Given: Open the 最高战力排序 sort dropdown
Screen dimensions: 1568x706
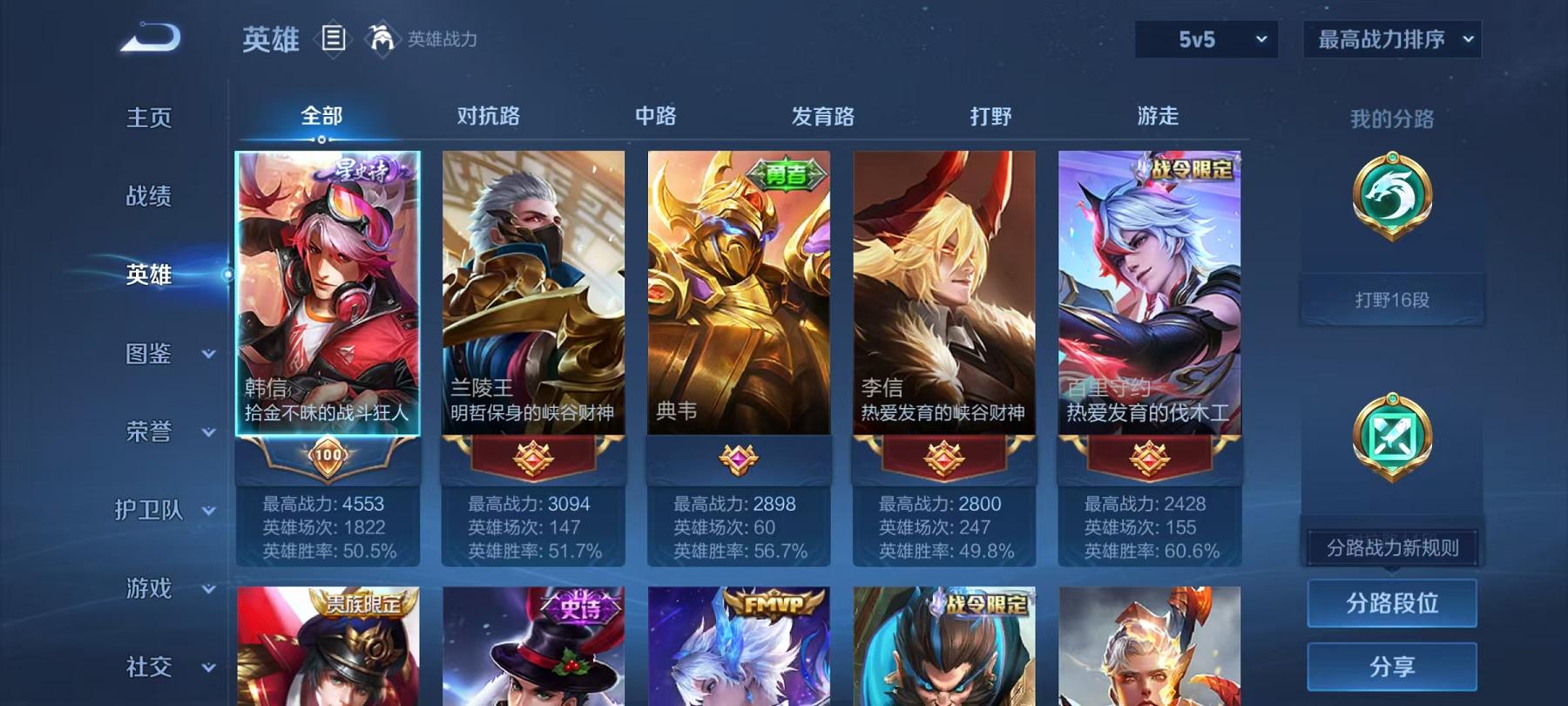Looking at the screenshot, I should [x=1391, y=39].
